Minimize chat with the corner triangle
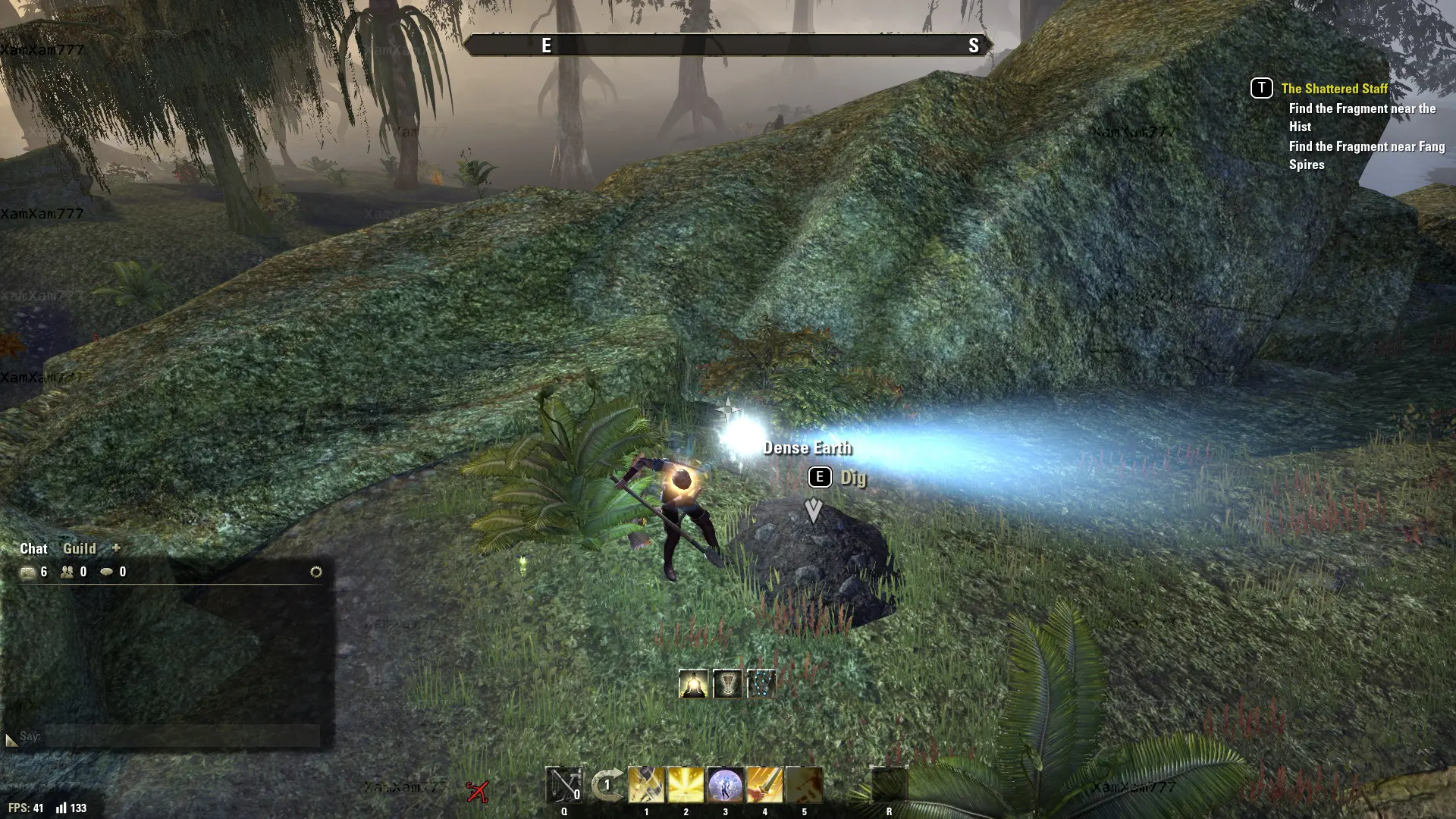Image resolution: width=1456 pixels, height=819 pixels. 11,739
